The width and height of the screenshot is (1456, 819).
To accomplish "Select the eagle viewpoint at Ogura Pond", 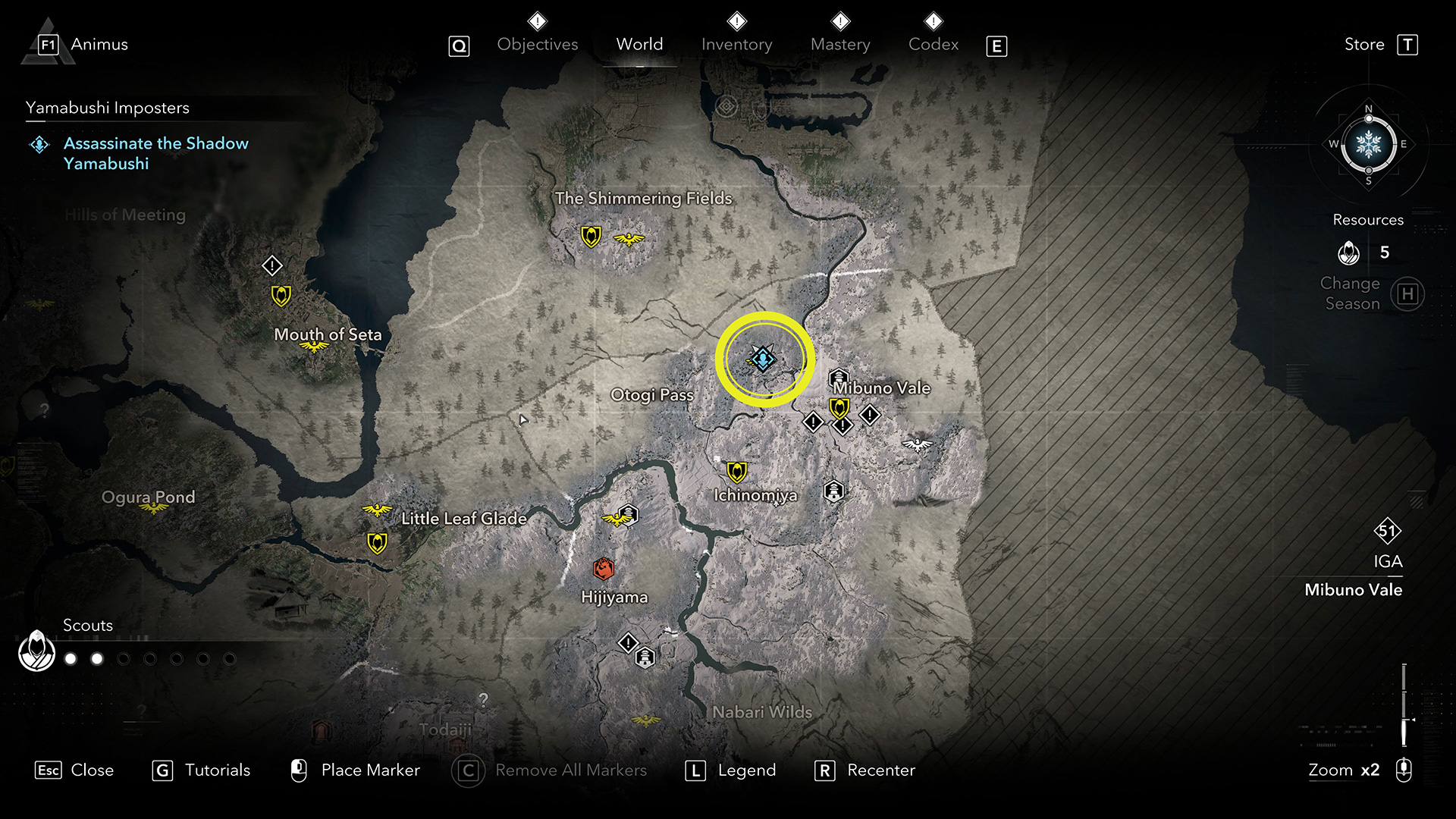I will 154,508.
